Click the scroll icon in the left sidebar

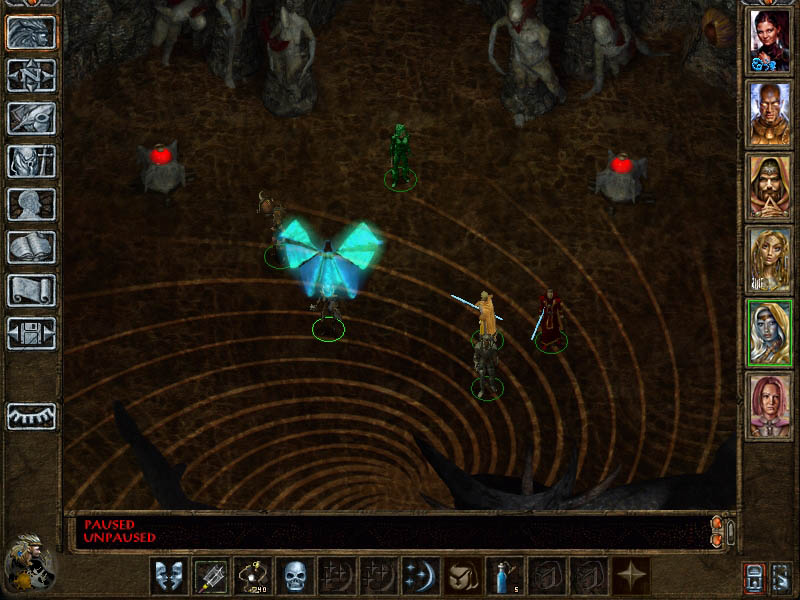click(31, 290)
